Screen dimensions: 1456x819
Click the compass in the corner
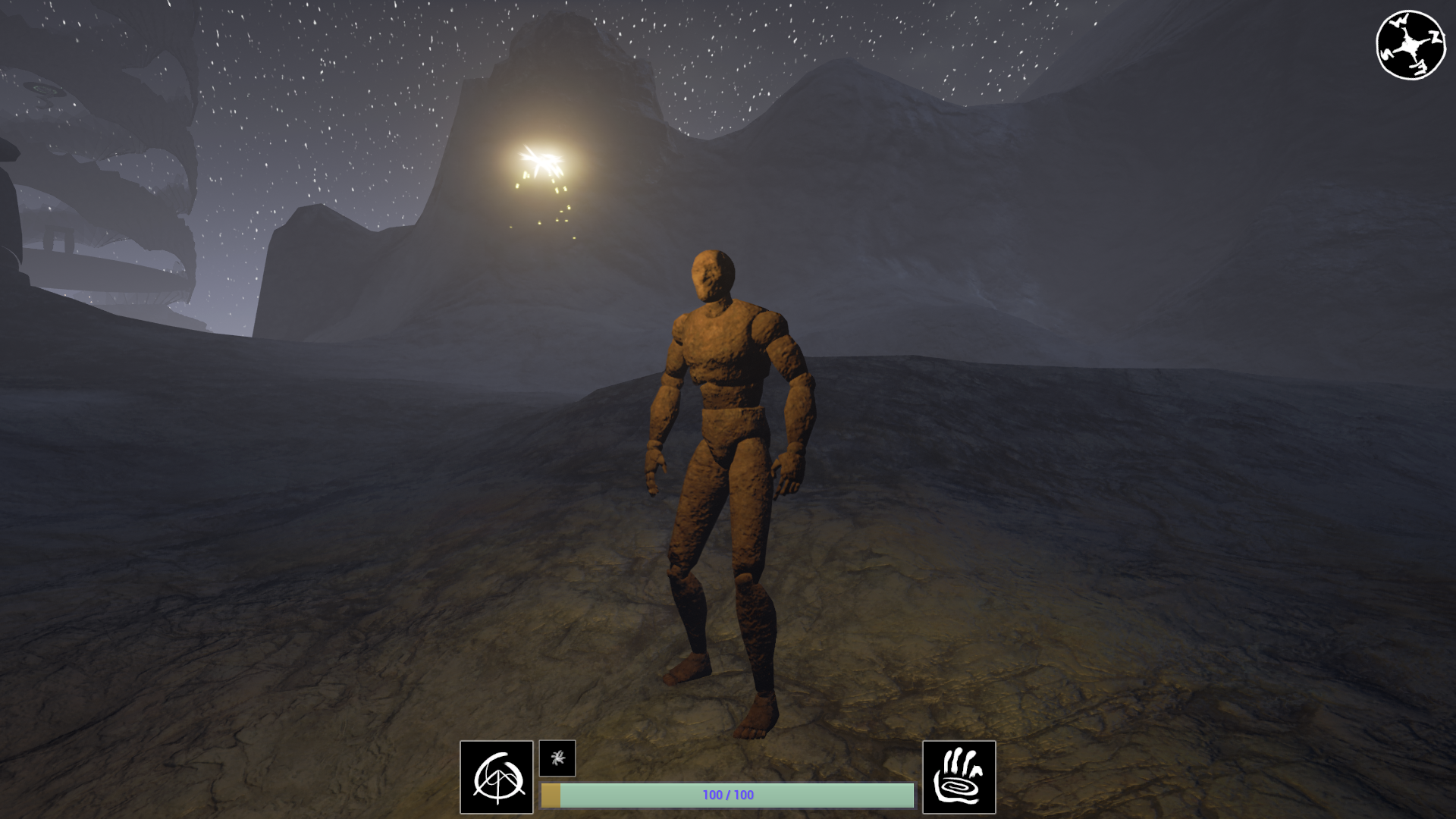pos(1410,45)
